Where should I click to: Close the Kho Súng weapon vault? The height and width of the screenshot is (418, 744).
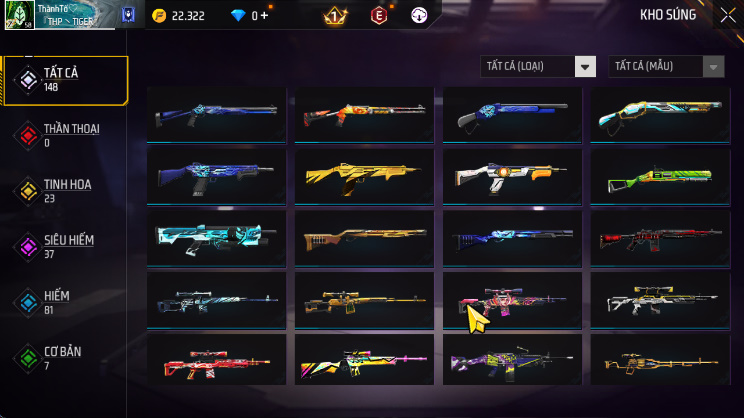coord(726,15)
